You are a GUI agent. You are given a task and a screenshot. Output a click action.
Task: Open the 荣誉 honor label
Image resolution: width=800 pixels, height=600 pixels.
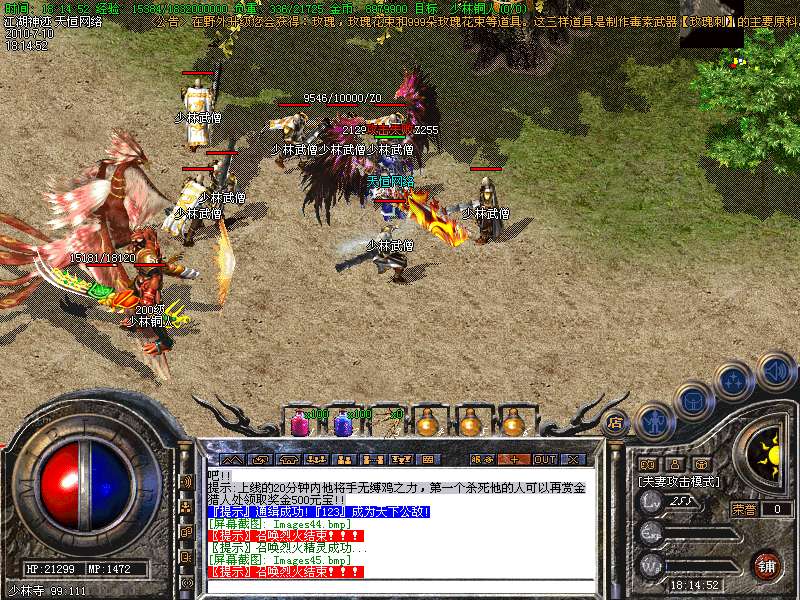pos(744,509)
